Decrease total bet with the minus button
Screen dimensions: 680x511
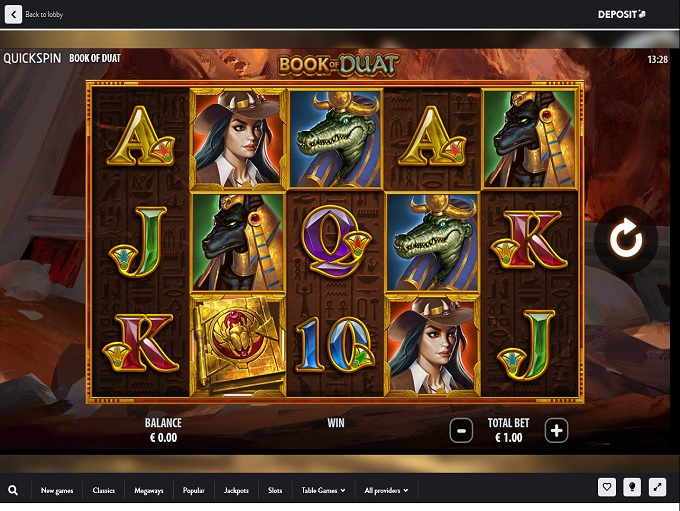(461, 431)
